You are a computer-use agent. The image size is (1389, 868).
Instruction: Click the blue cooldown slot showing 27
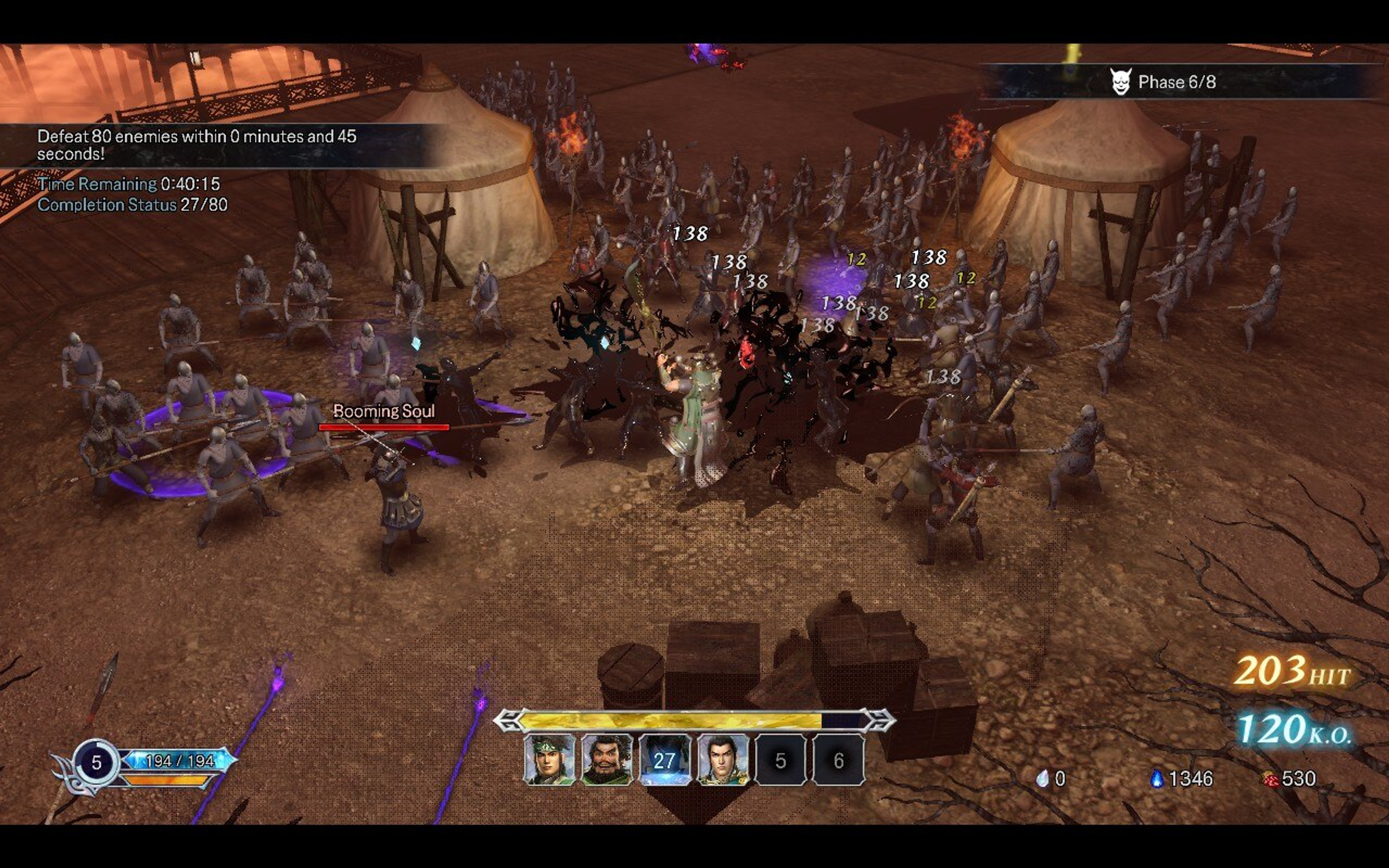coord(664,759)
